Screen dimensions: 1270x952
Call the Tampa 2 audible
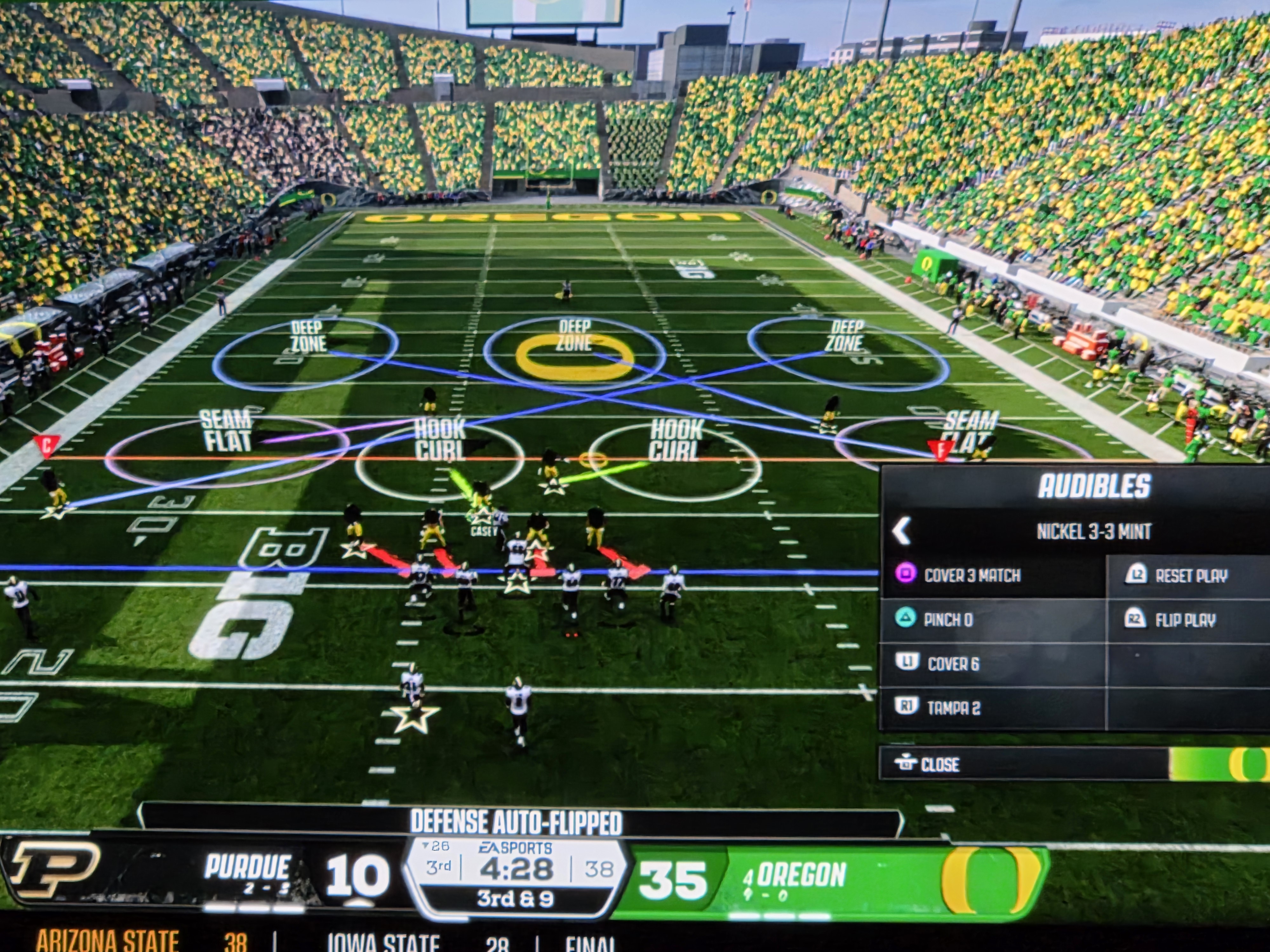coord(953,708)
